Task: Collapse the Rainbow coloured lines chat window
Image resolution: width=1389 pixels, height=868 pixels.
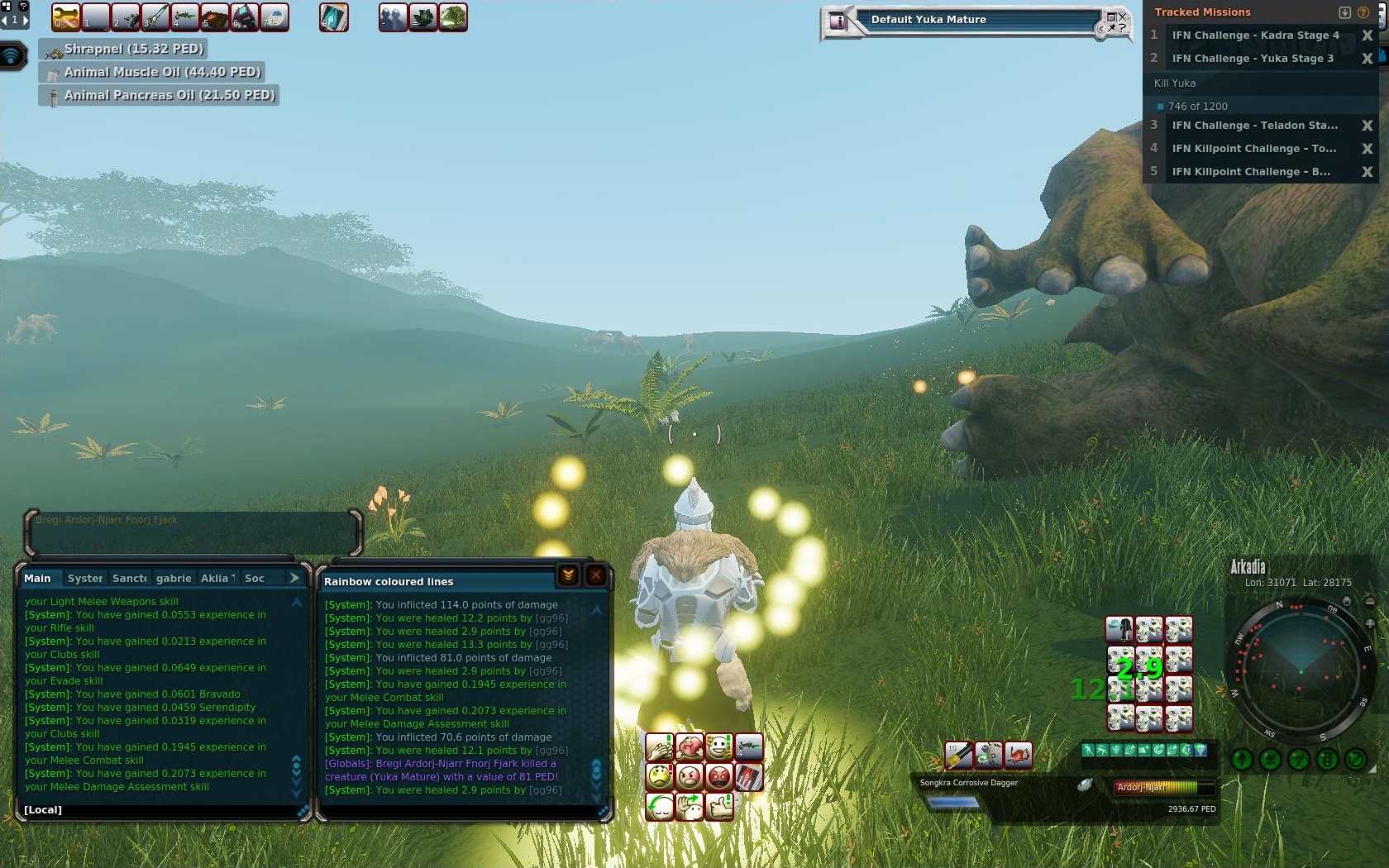Action: [x=568, y=575]
